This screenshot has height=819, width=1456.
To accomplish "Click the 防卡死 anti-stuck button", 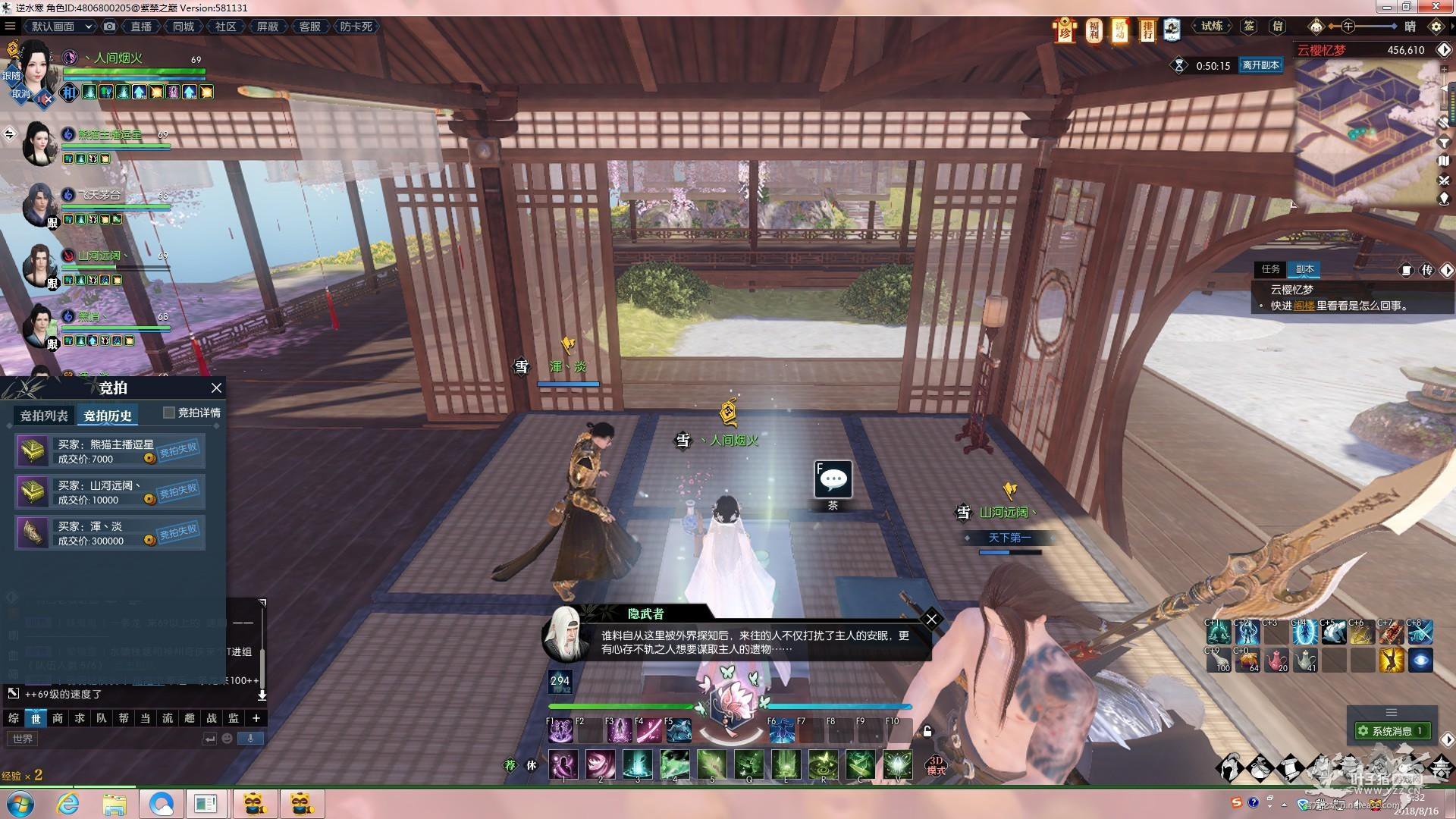I will tap(356, 27).
